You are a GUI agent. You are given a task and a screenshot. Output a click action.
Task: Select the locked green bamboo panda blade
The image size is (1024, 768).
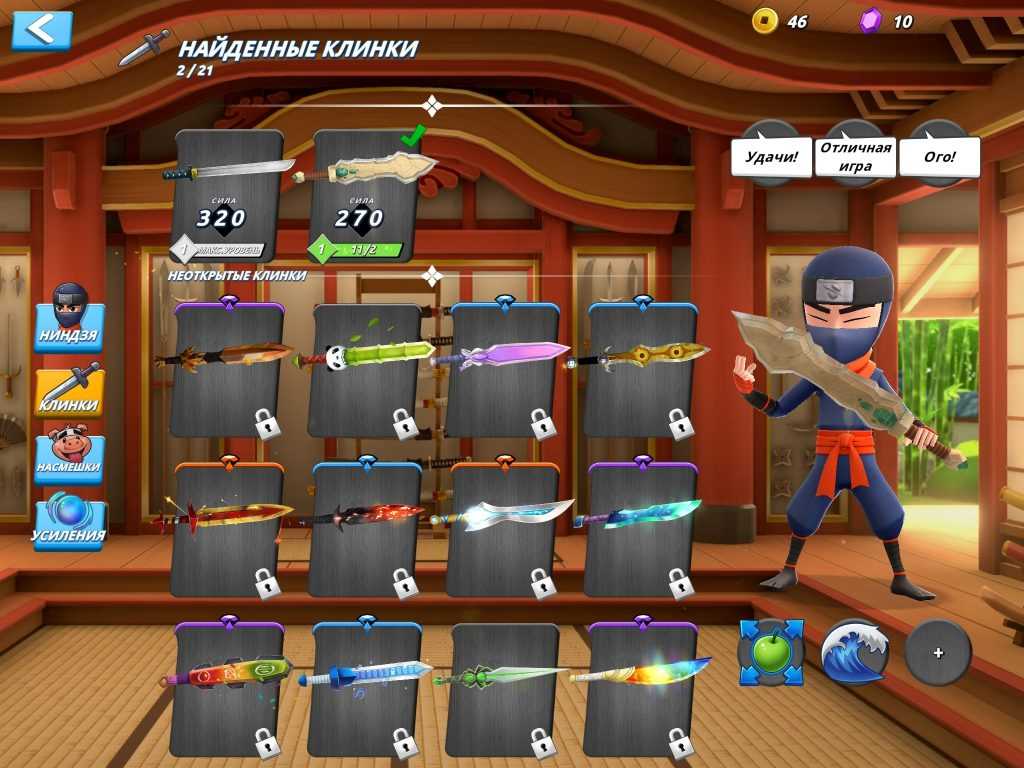click(367, 370)
